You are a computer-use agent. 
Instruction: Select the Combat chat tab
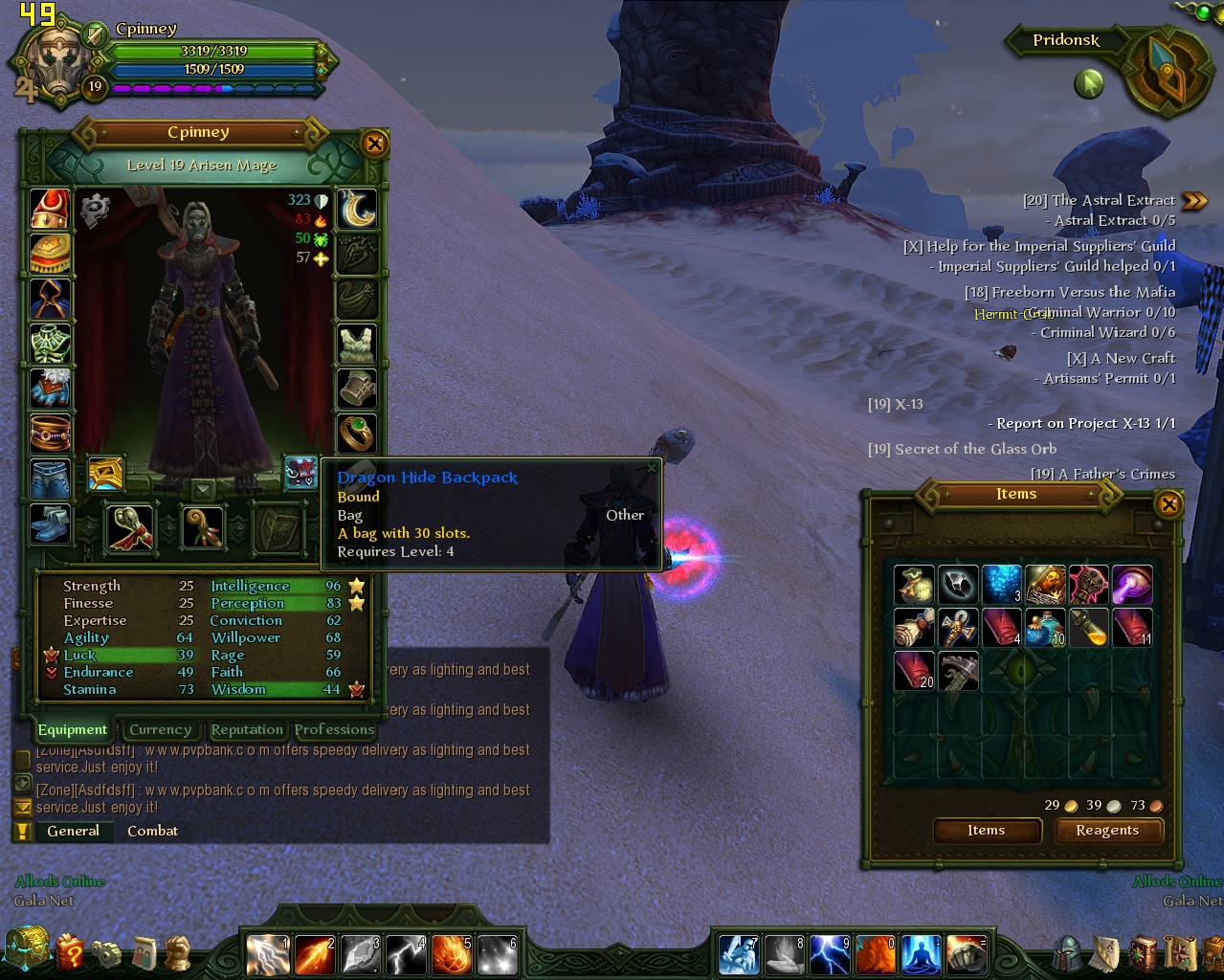(x=152, y=831)
